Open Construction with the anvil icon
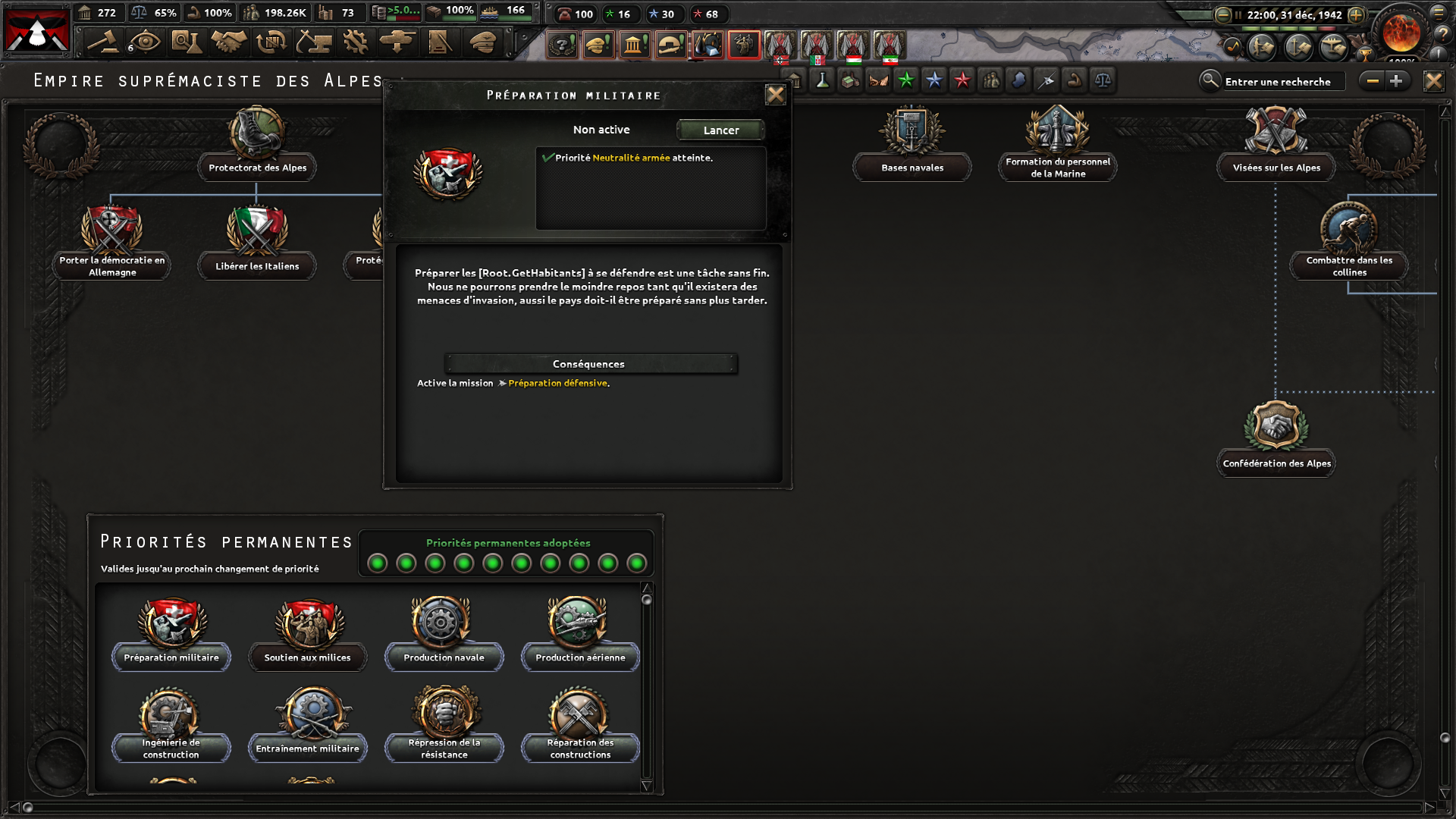Image resolution: width=1456 pixels, height=819 pixels. point(312,42)
